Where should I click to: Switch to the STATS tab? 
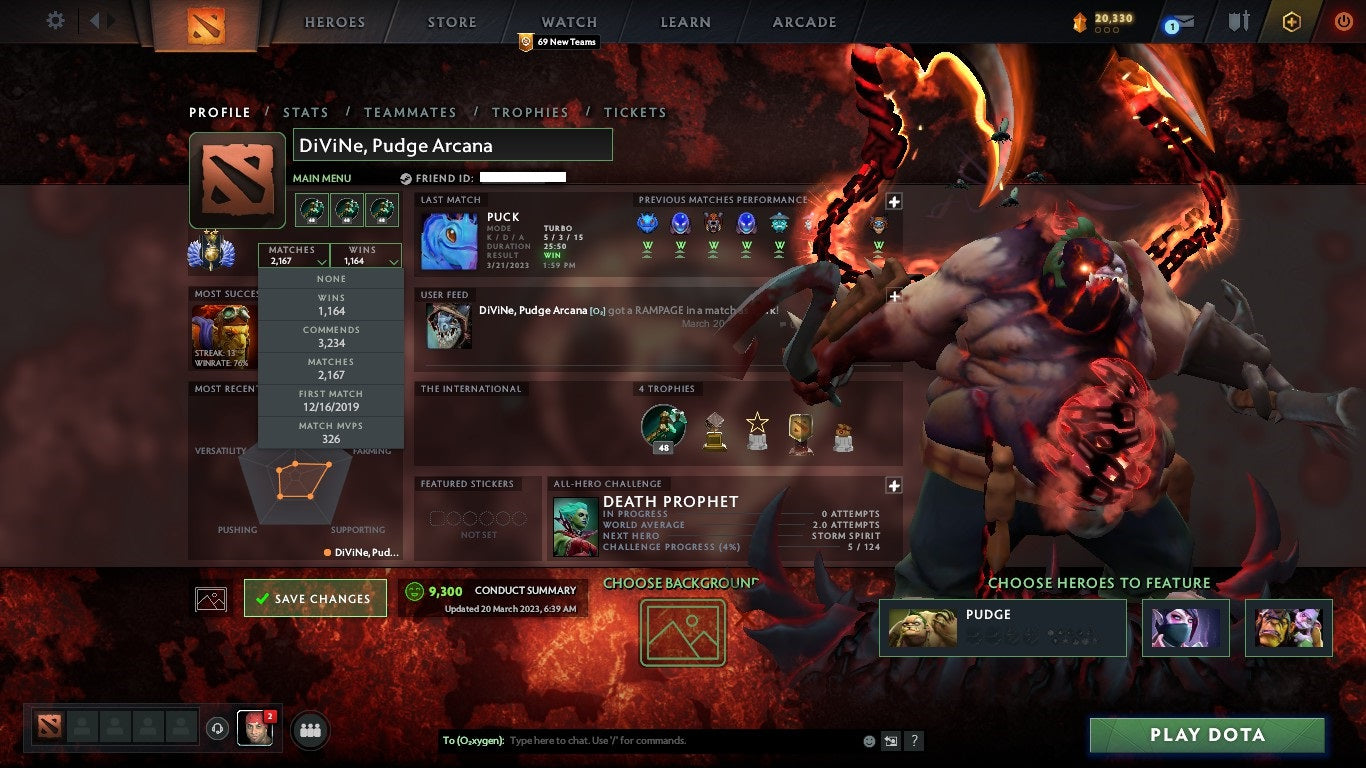point(306,112)
